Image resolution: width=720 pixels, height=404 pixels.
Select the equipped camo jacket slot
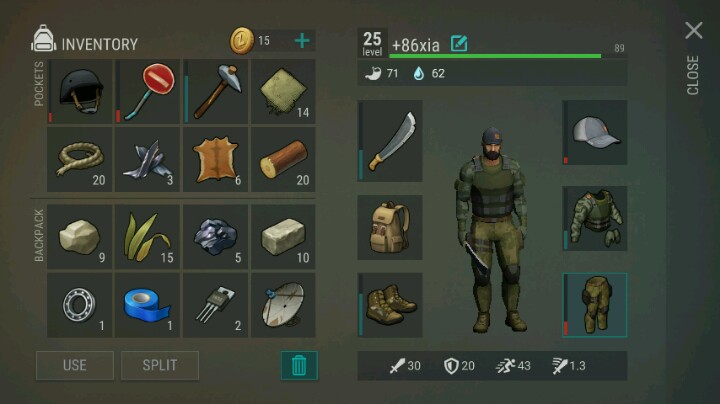(595, 217)
